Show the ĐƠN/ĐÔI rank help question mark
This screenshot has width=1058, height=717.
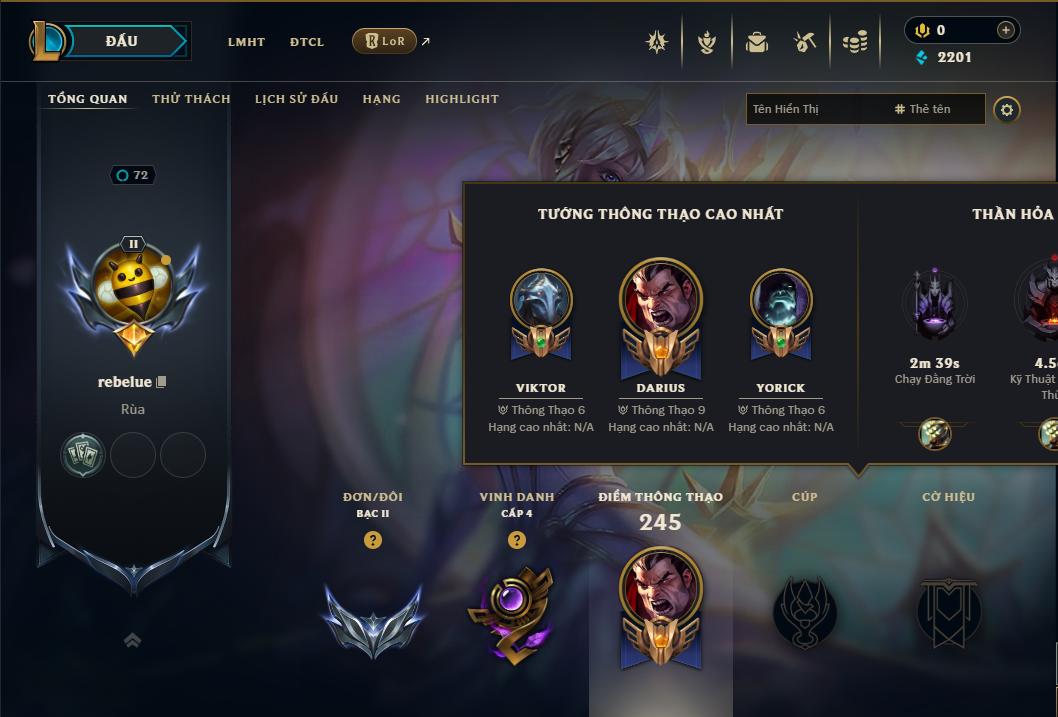pyautogui.click(x=373, y=540)
